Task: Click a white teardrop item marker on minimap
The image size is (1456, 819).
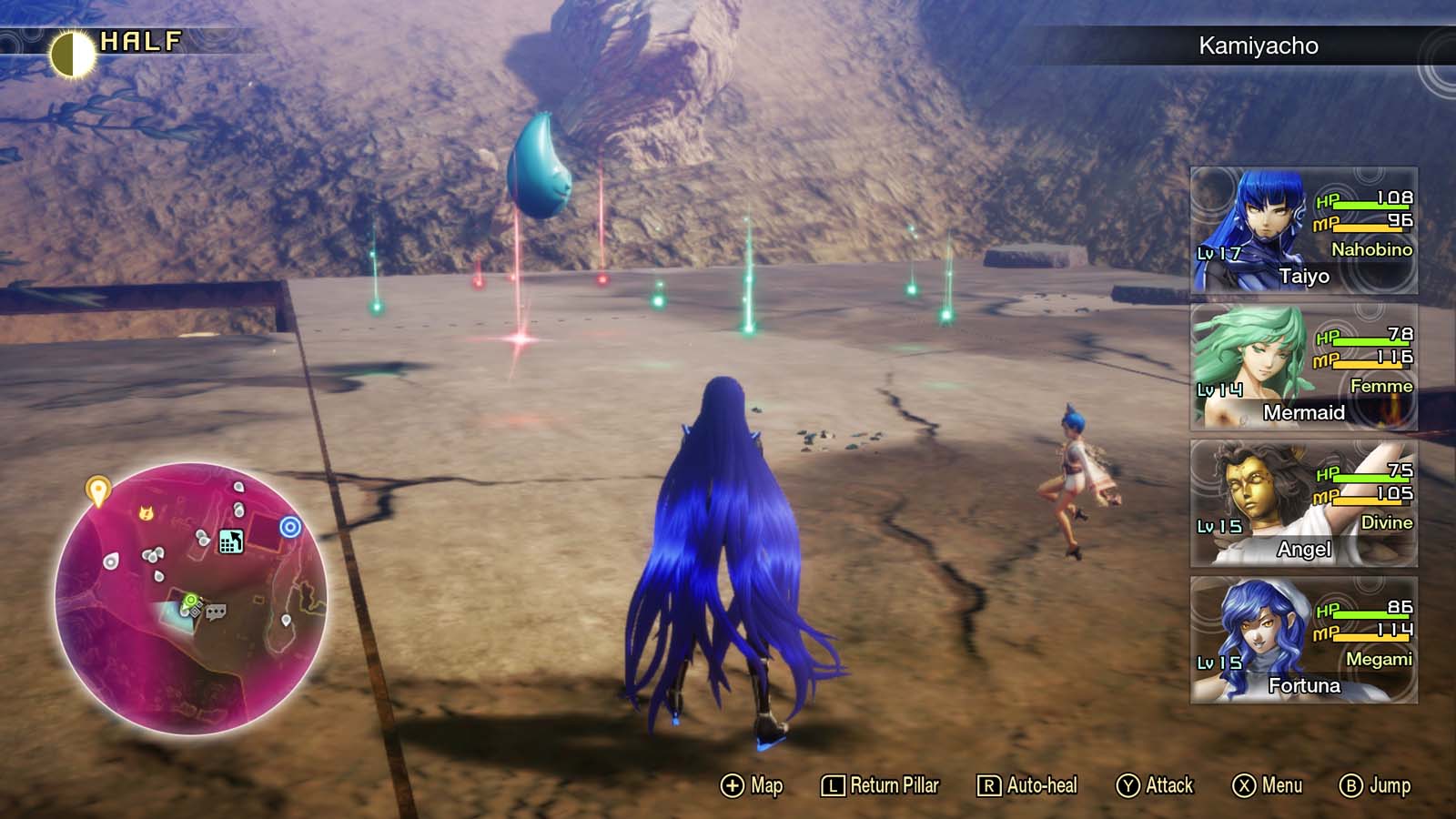Action: pos(110,562)
